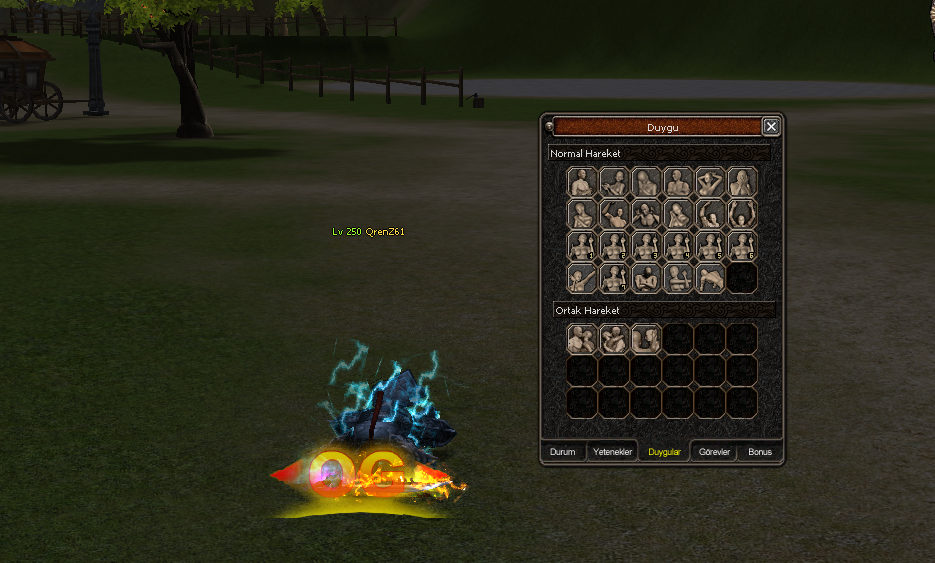Close the Duygu window
The height and width of the screenshot is (563, 935).
click(x=770, y=127)
